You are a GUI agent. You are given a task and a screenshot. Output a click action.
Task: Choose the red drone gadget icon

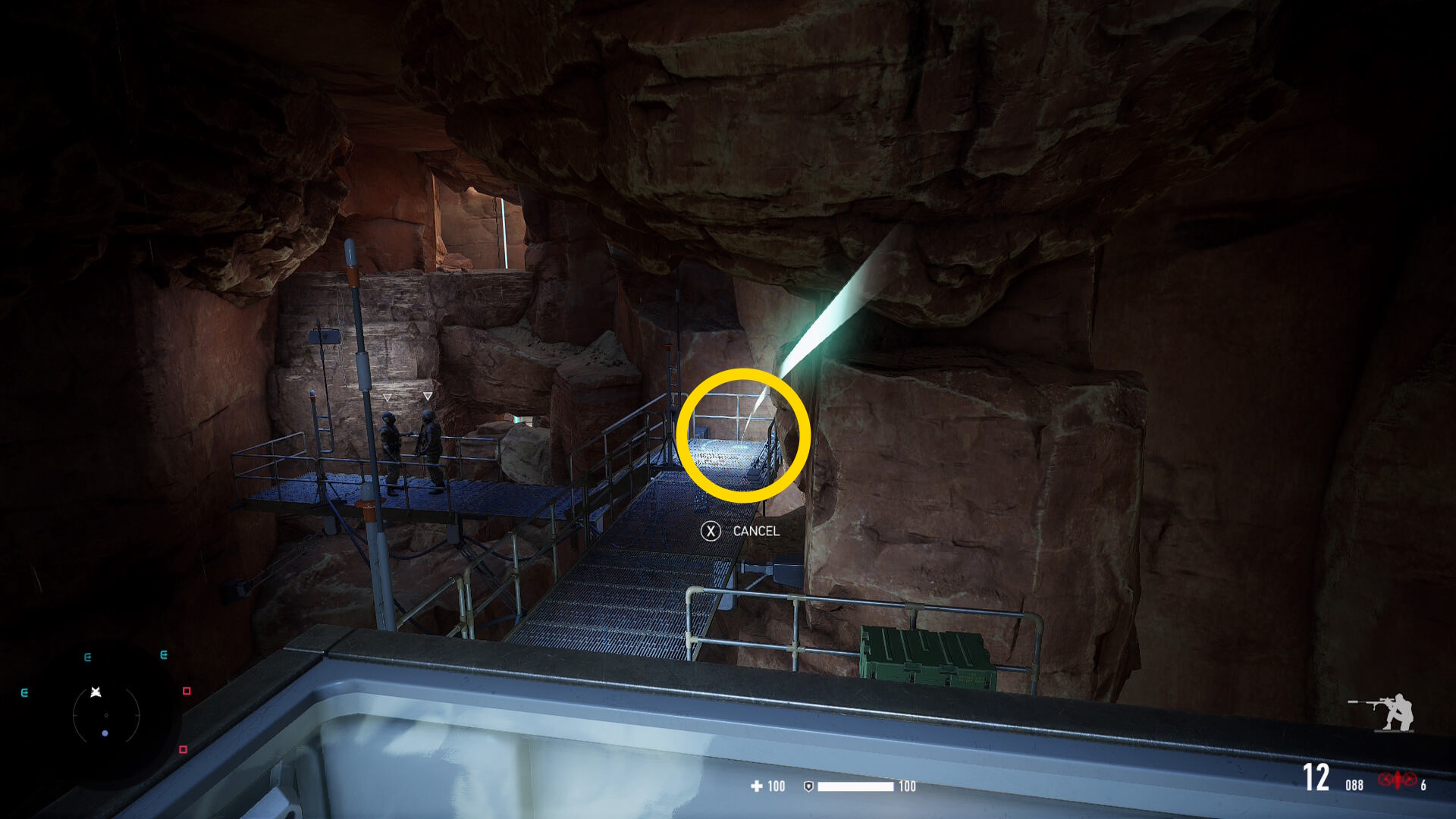click(x=1397, y=780)
